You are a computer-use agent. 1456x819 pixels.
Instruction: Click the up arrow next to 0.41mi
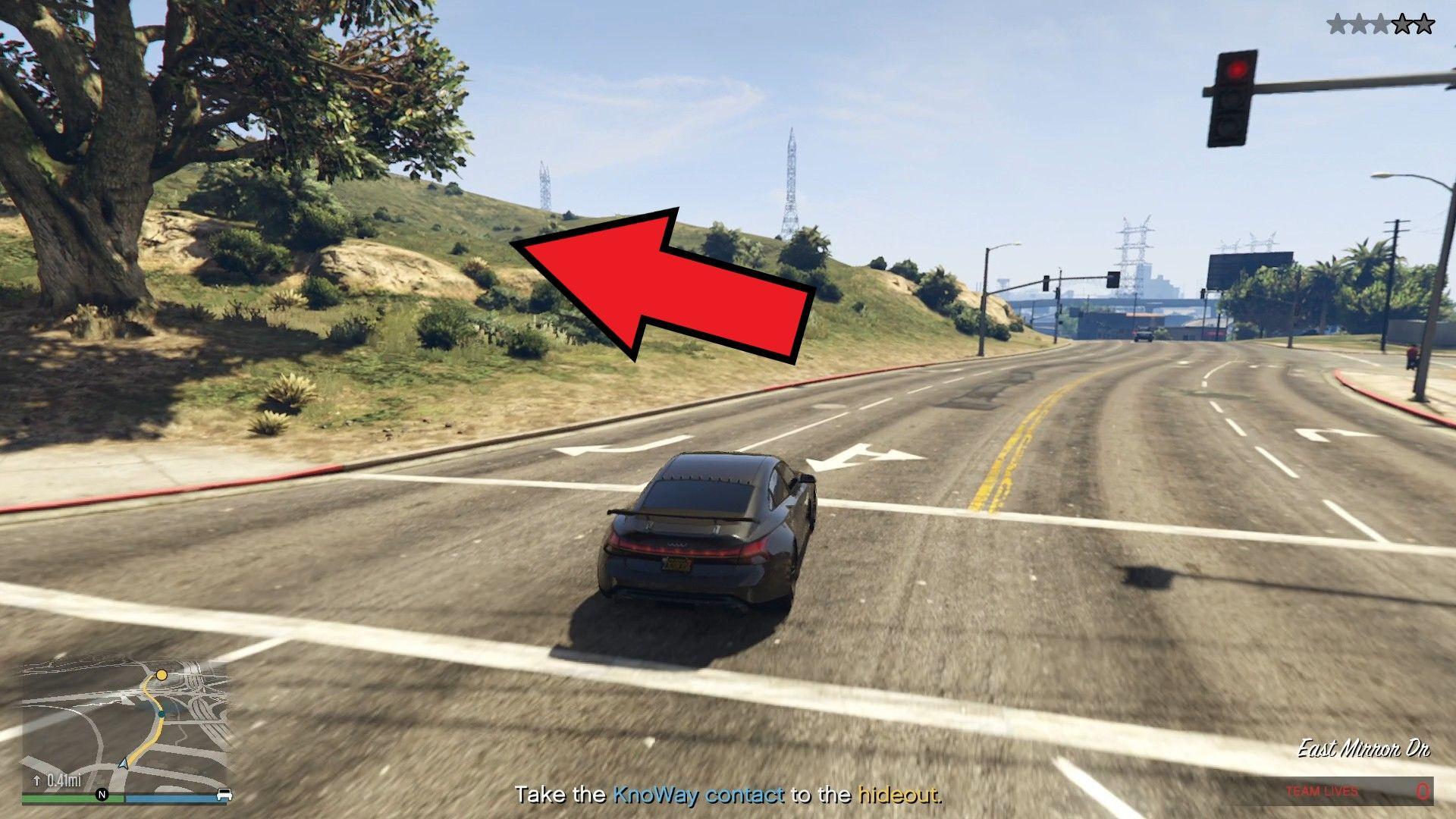(x=36, y=779)
